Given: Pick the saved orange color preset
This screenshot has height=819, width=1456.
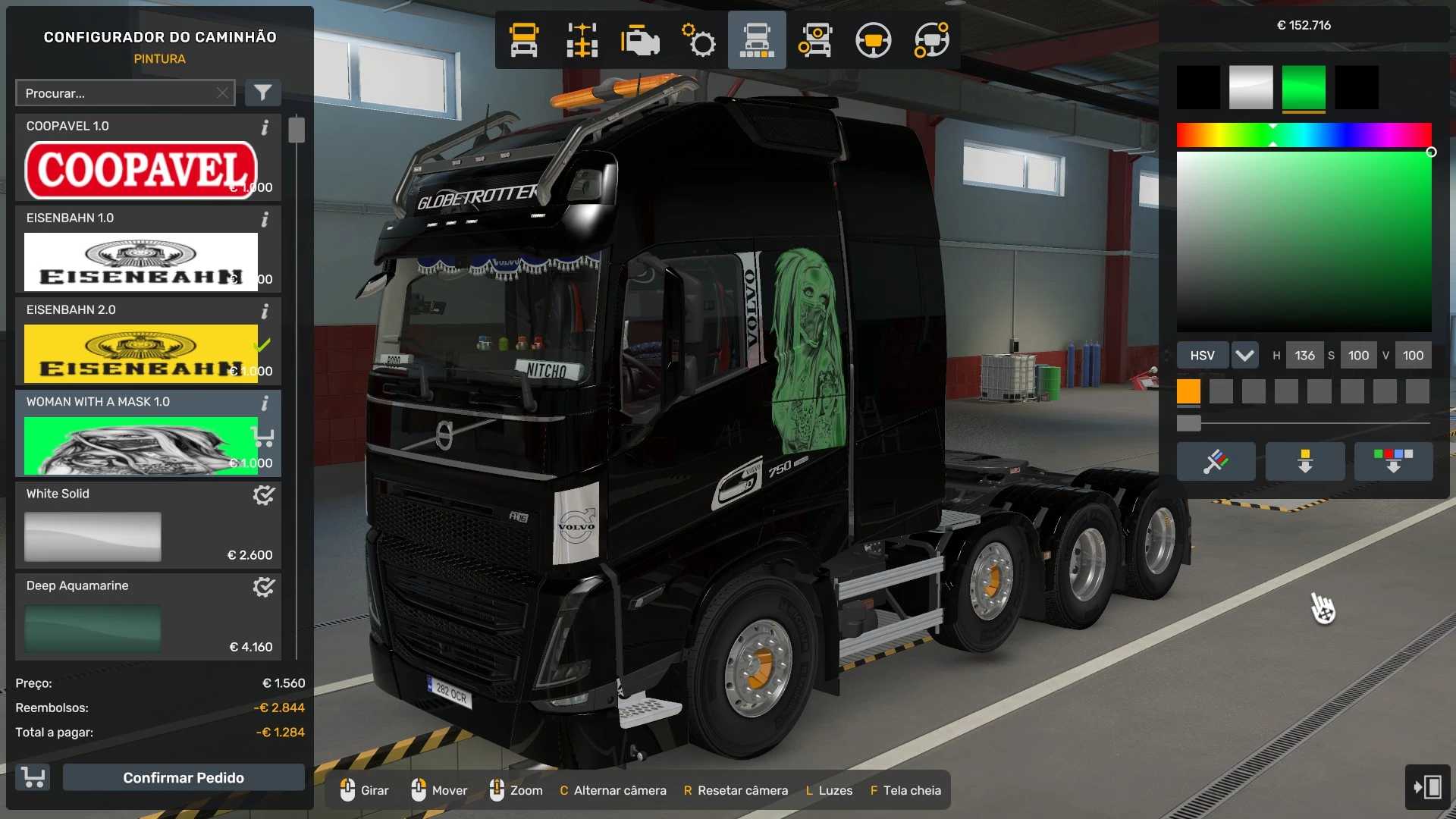Looking at the screenshot, I should (x=1188, y=391).
